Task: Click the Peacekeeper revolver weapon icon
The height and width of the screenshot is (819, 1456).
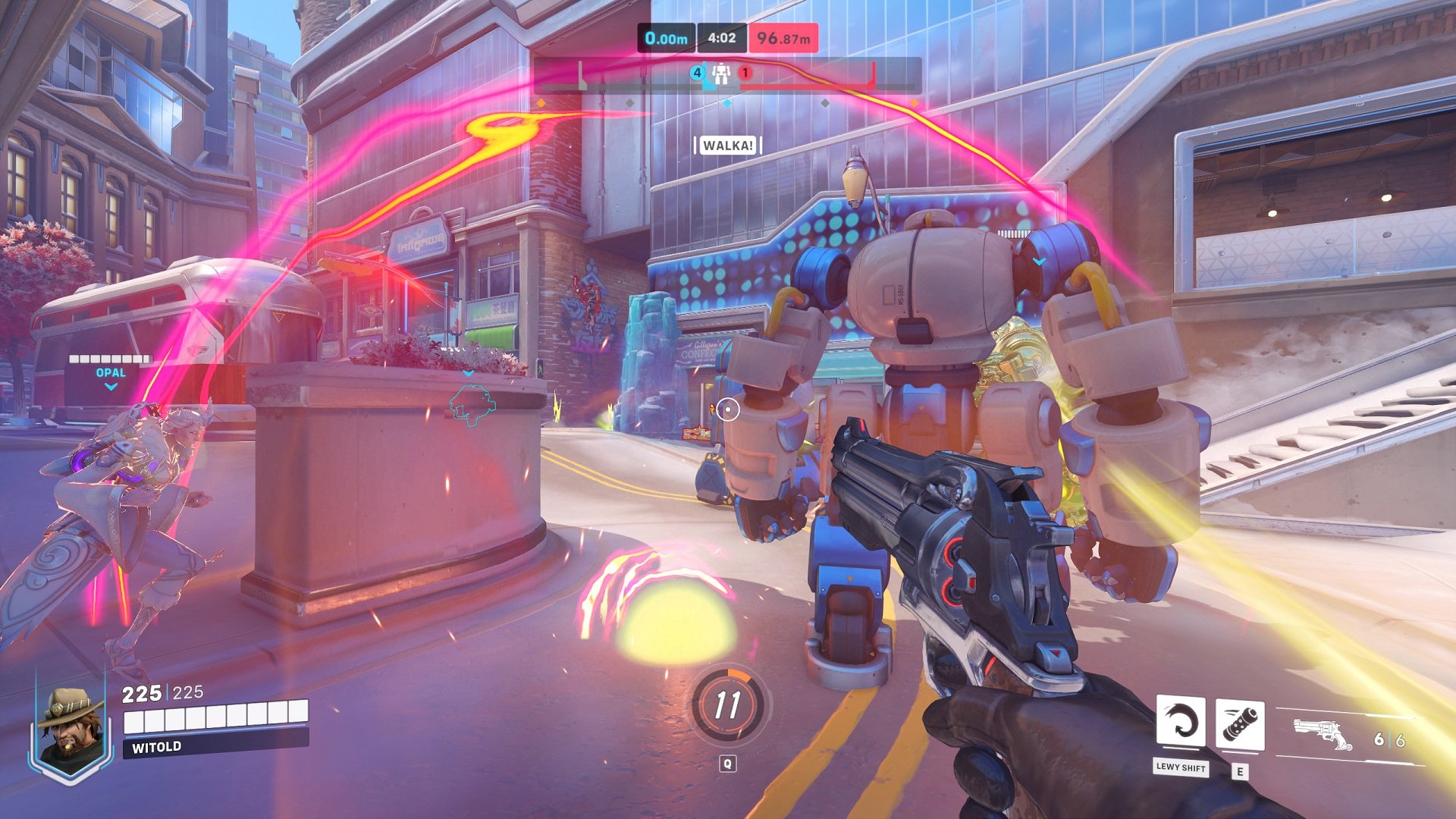Action: [x=1323, y=734]
